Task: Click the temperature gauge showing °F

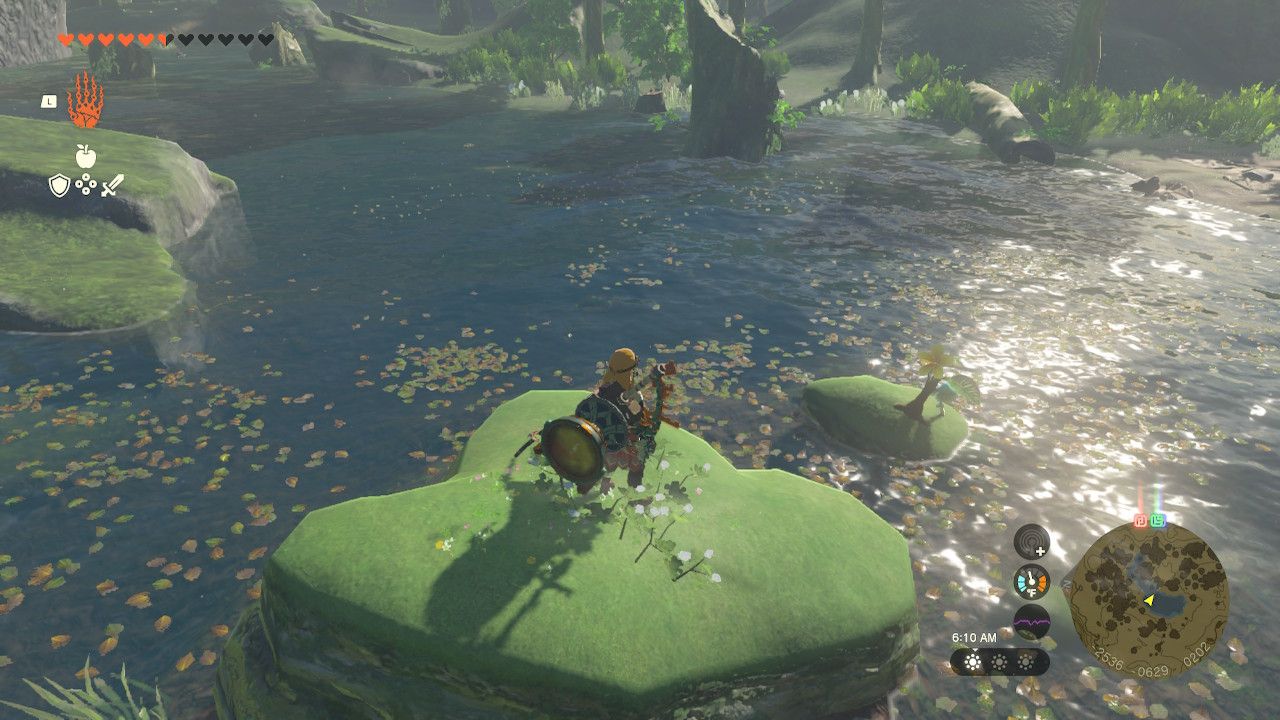Action: pyautogui.click(x=1030, y=582)
